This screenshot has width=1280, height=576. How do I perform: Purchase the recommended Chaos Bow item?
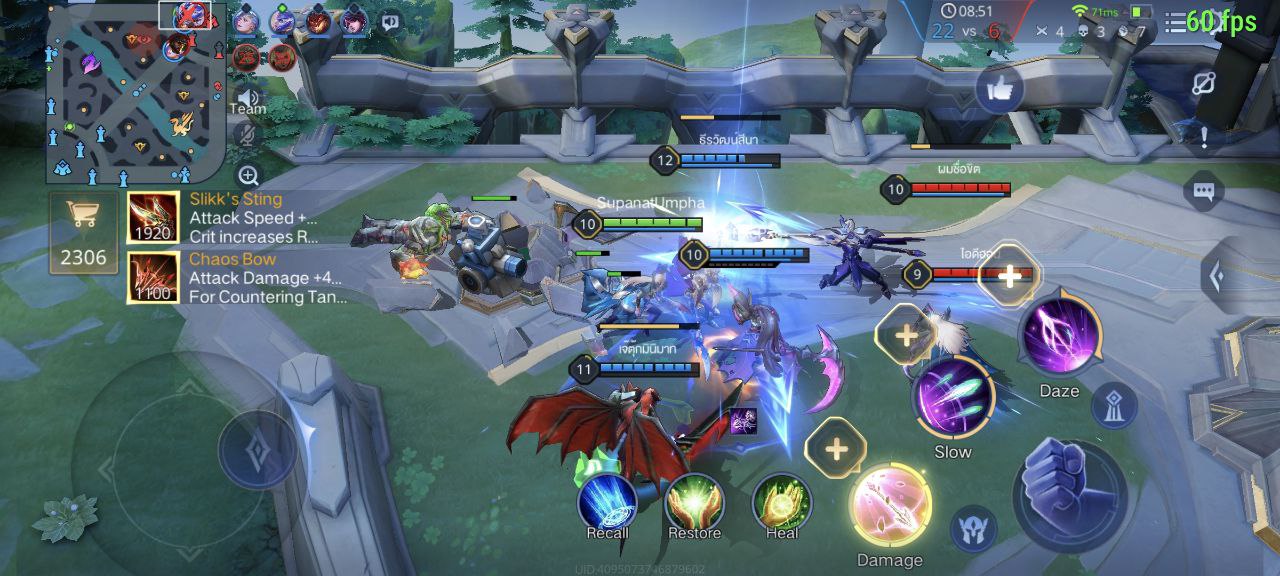[x=153, y=277]
